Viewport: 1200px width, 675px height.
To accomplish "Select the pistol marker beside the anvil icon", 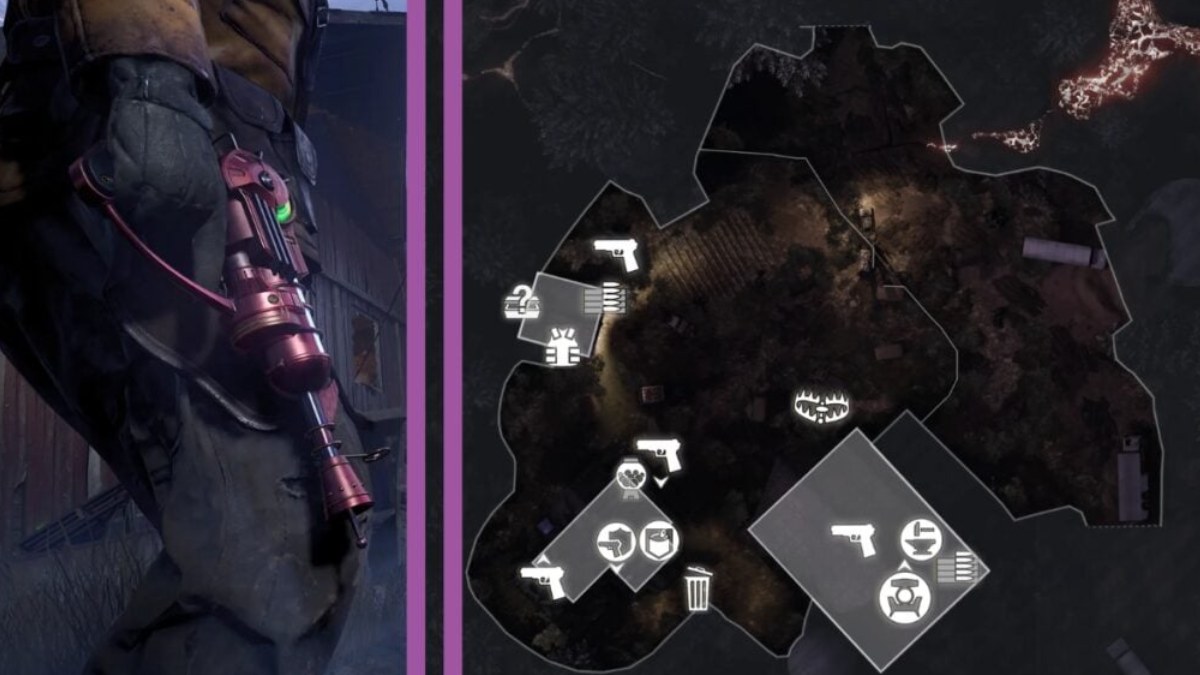I will [x=854, y=540].
